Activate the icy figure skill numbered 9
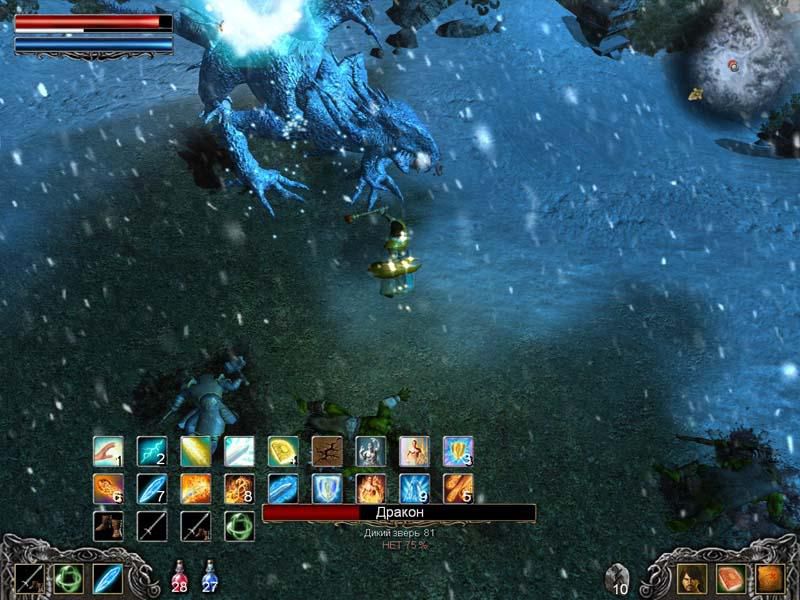This screenshot has width=800, height=600. tap(414, 488)
